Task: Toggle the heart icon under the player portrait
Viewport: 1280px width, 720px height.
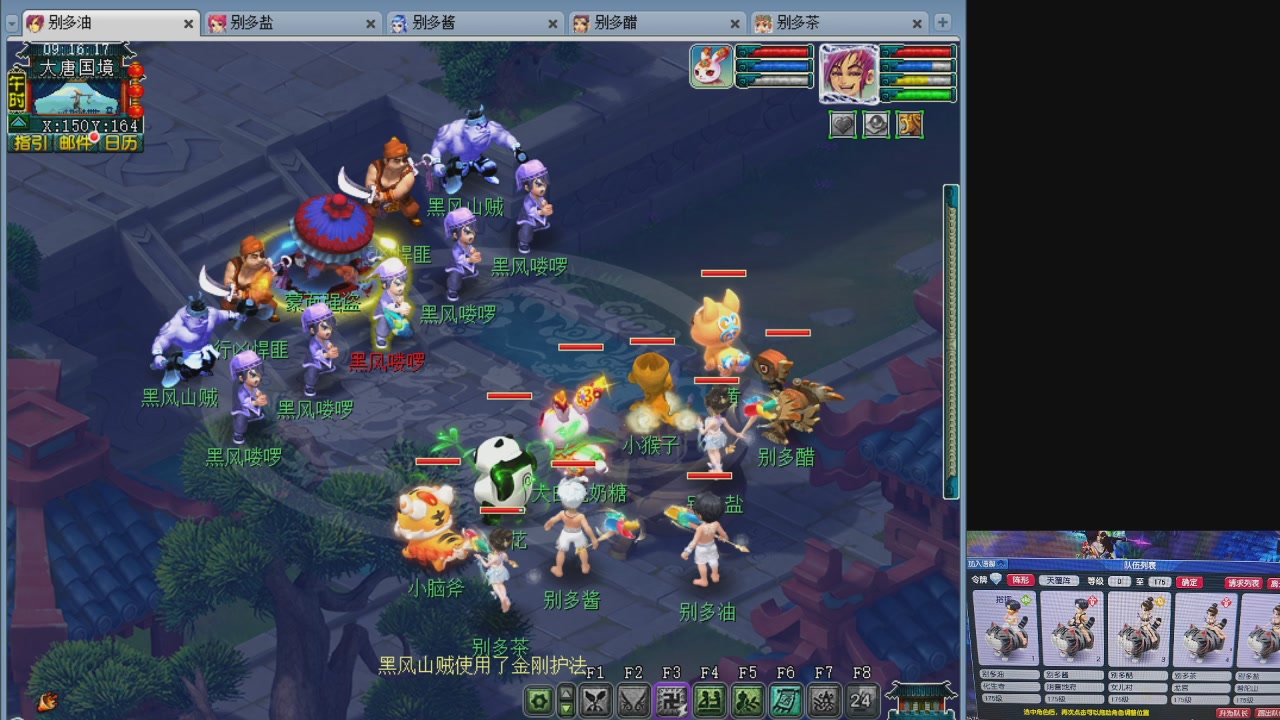Action: pyautogui.click(x=841, y=126)
